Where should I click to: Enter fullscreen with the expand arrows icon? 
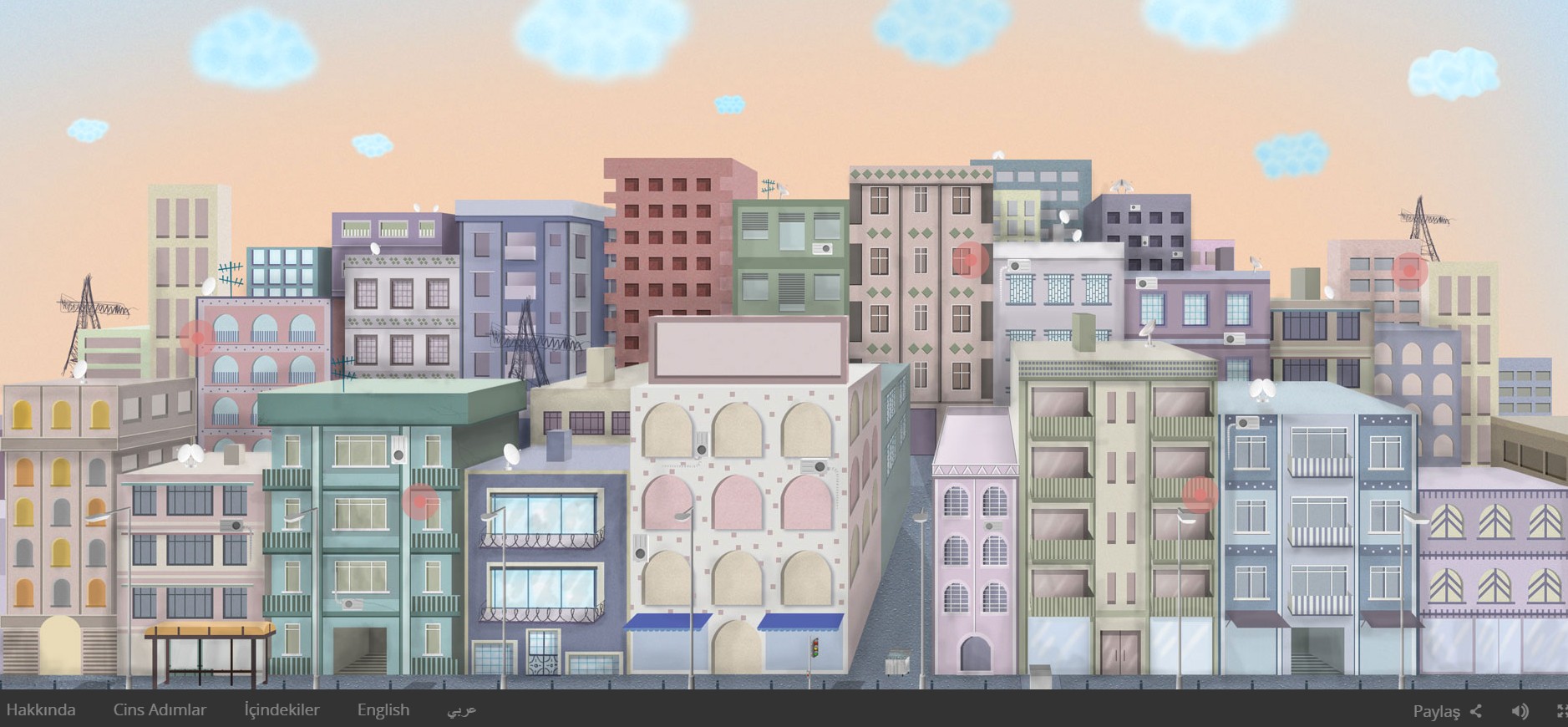point(1560,711)
